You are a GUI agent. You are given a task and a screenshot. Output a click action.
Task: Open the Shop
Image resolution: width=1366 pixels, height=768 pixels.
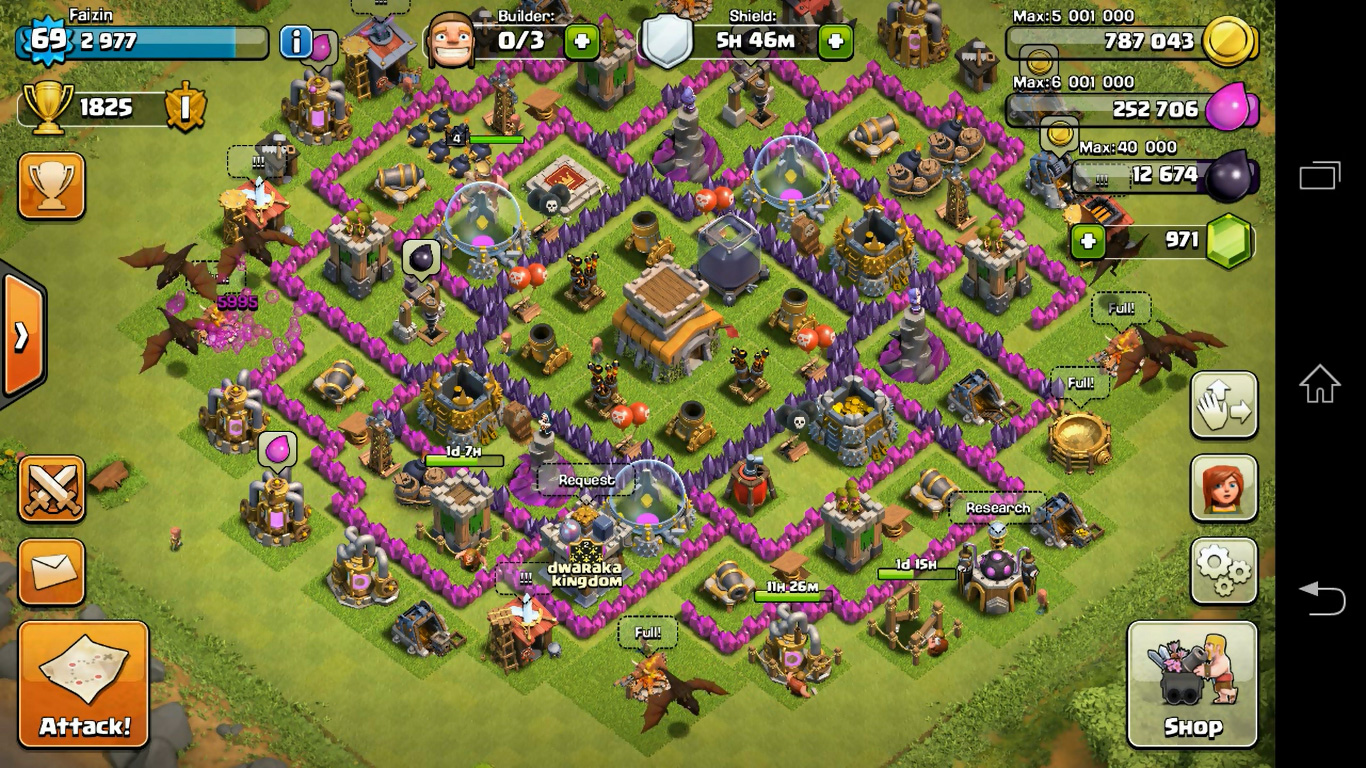(1192, 684)
